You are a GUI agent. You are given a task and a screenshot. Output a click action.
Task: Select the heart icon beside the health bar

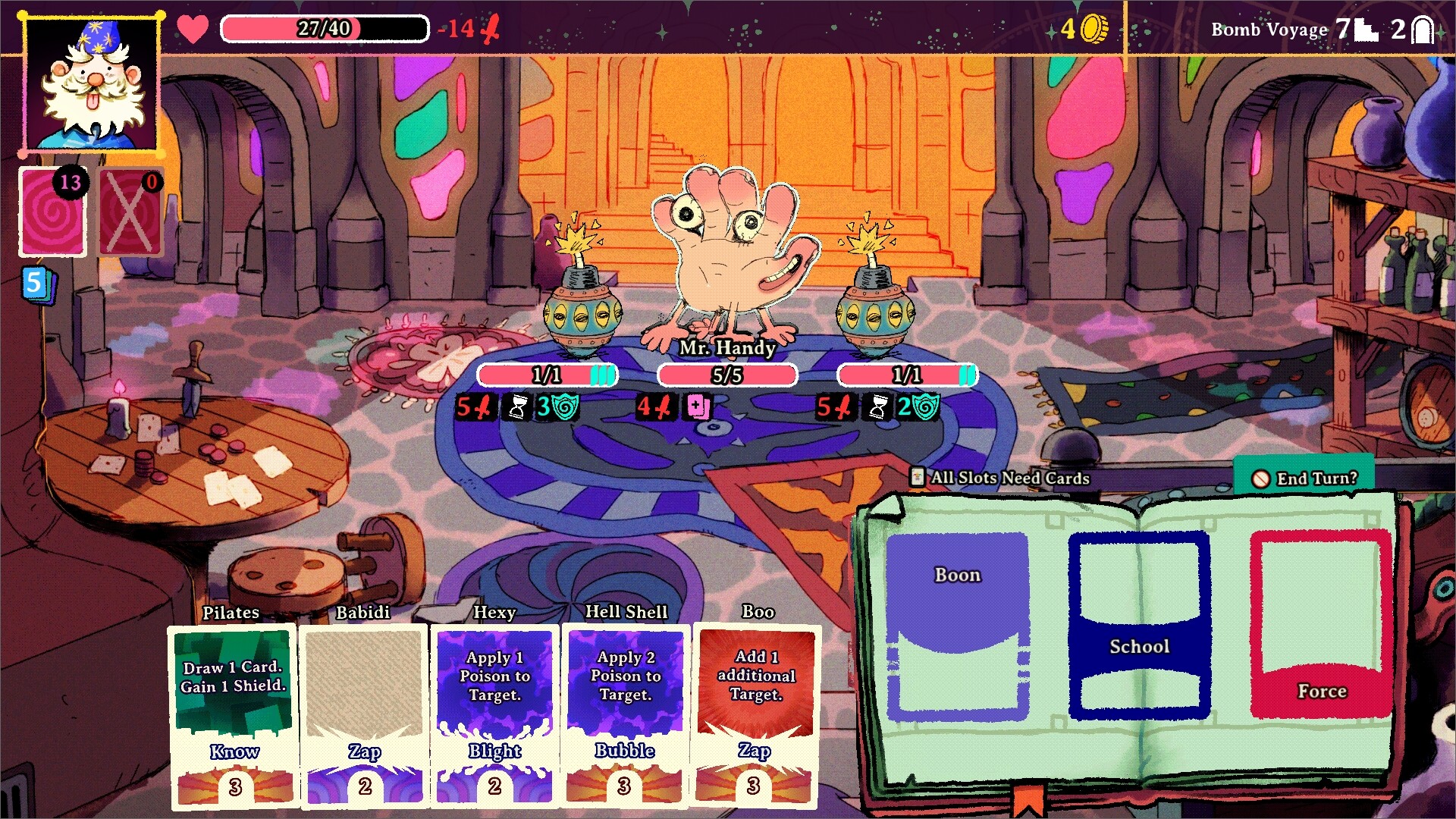click(192, 29)
